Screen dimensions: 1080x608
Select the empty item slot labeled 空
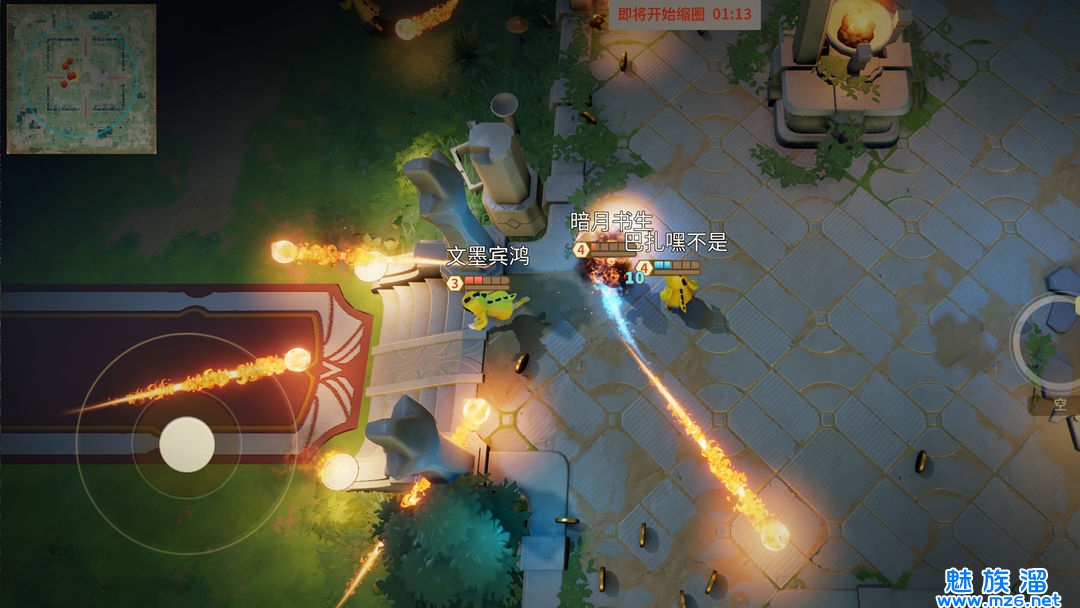[x=1058, y=405]
